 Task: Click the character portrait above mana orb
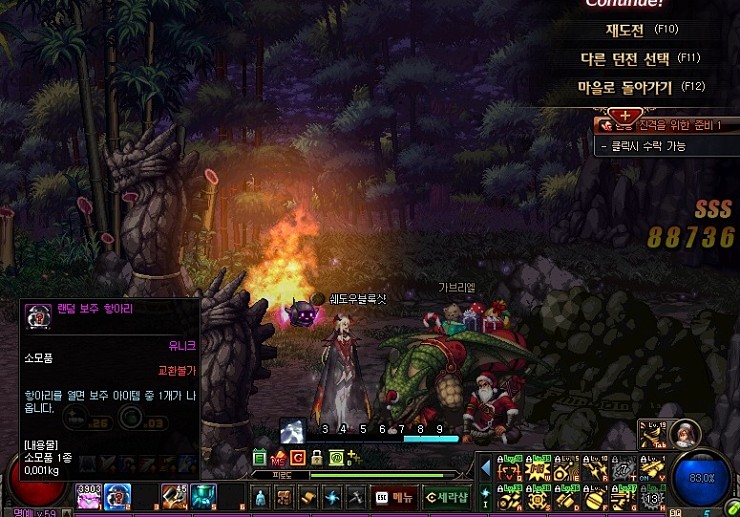click(x=685, y=435)
